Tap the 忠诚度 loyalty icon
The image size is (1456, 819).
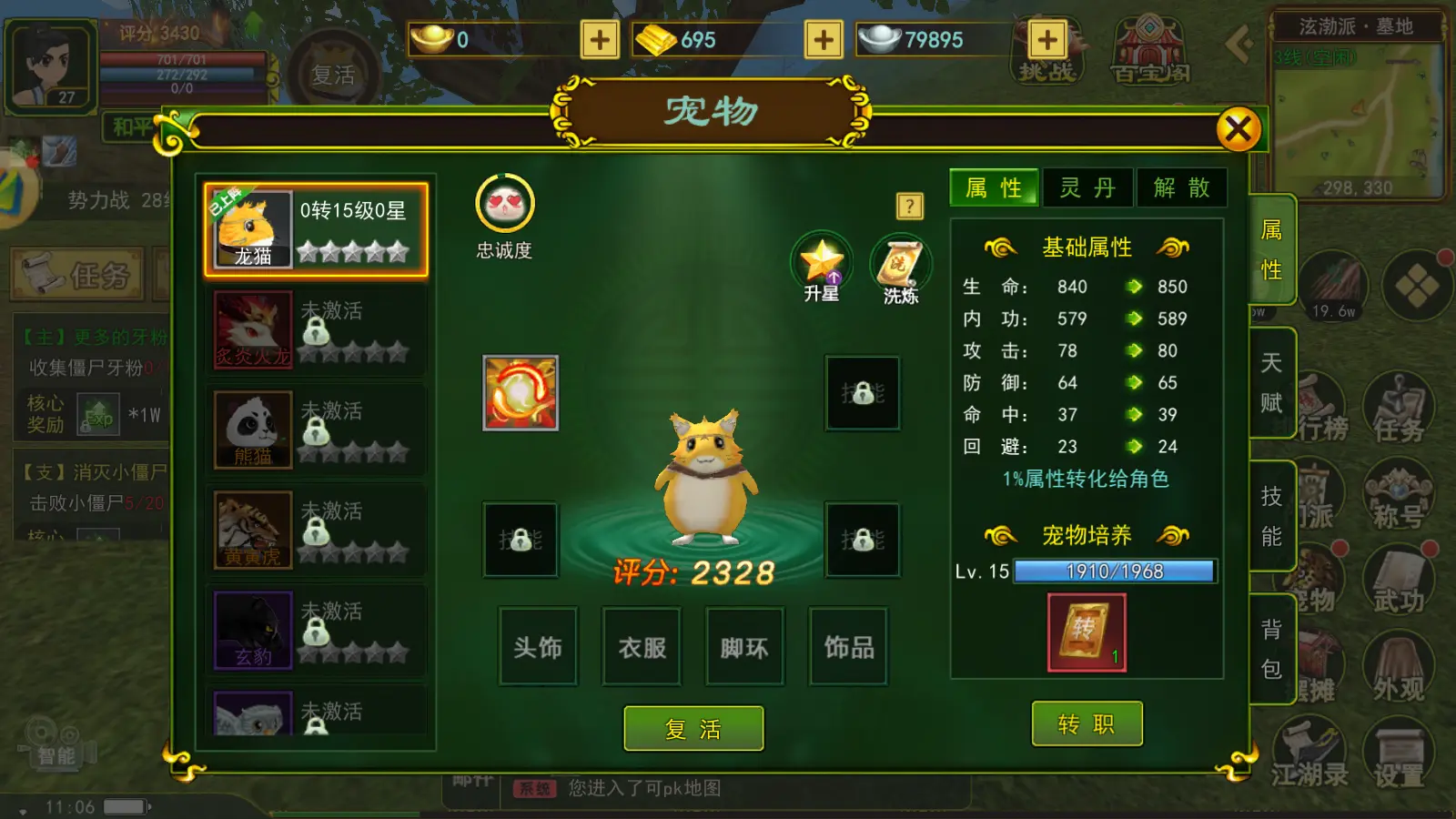(x=504, y=204)
